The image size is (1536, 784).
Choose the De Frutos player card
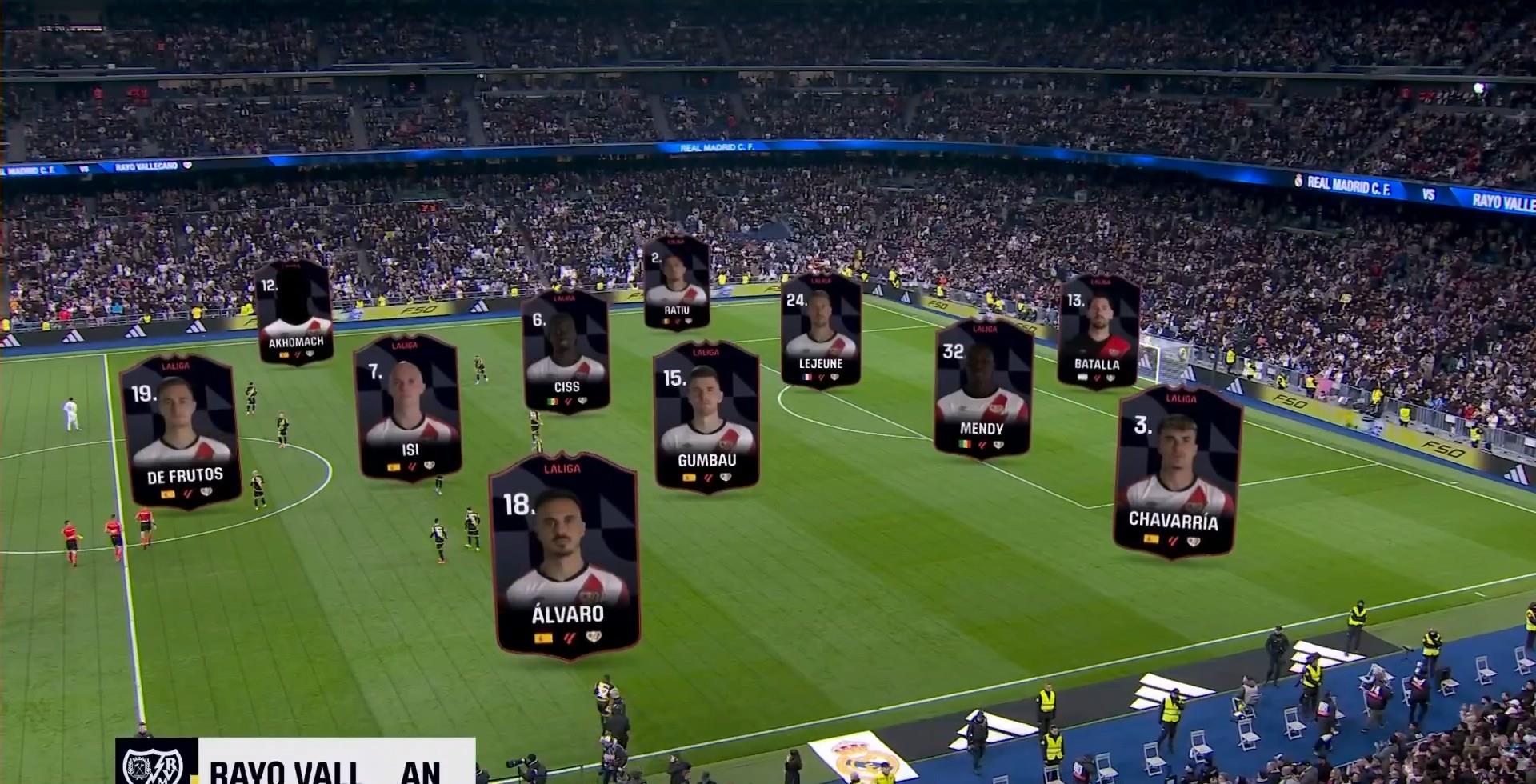point(180,430)
